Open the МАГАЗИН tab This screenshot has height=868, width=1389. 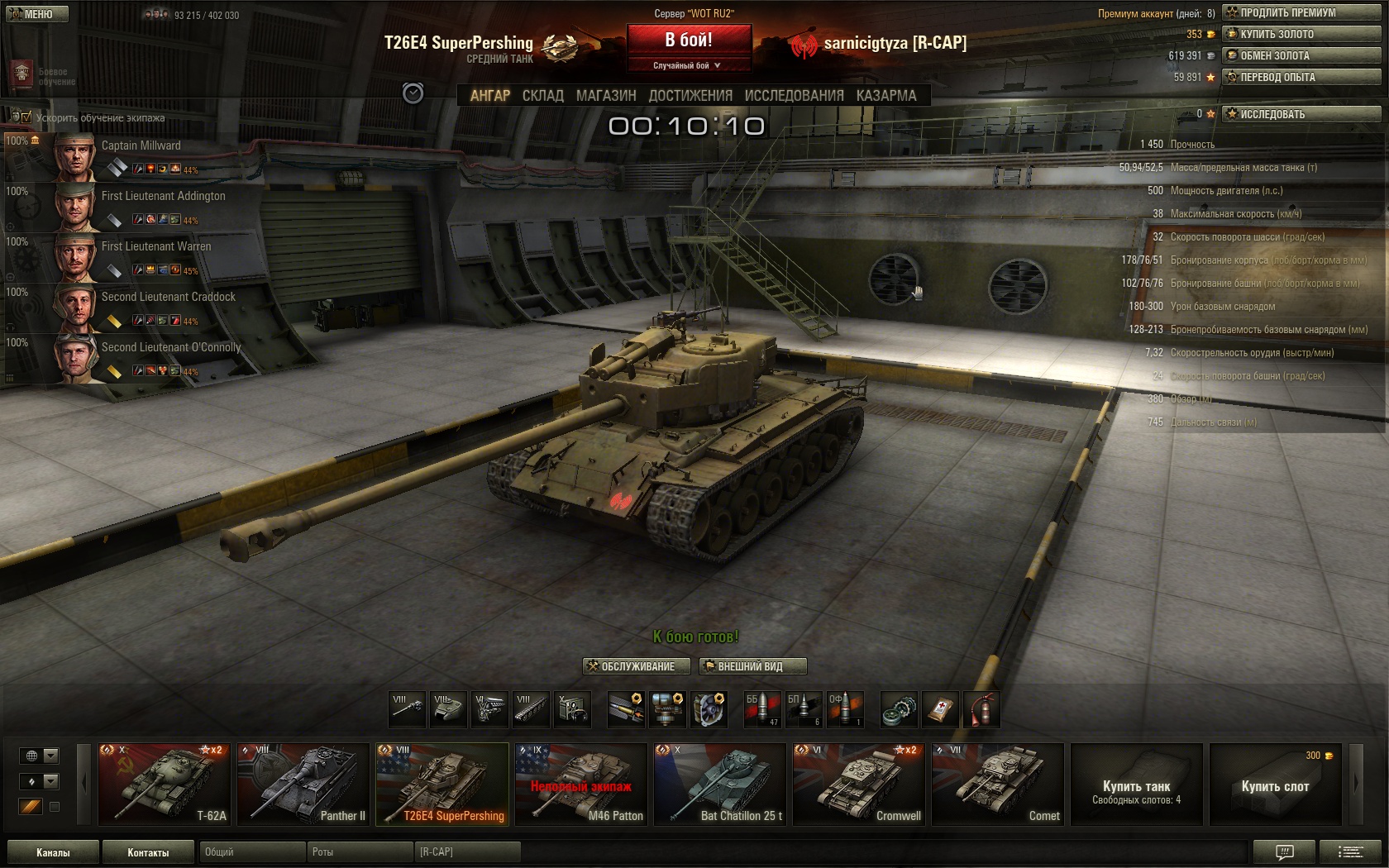(x=606, y=96)
